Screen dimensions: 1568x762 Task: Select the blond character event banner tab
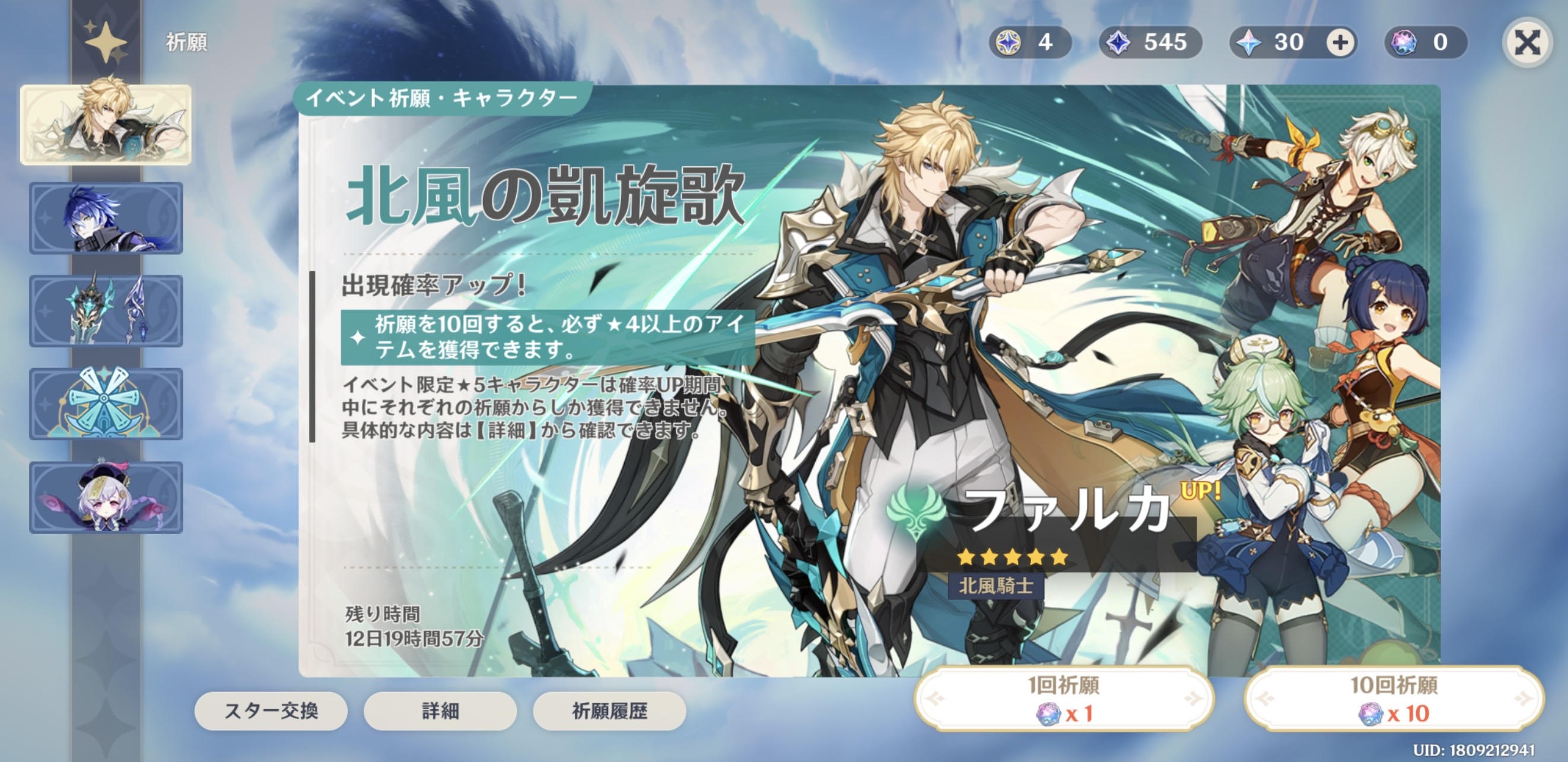(106, 125)
